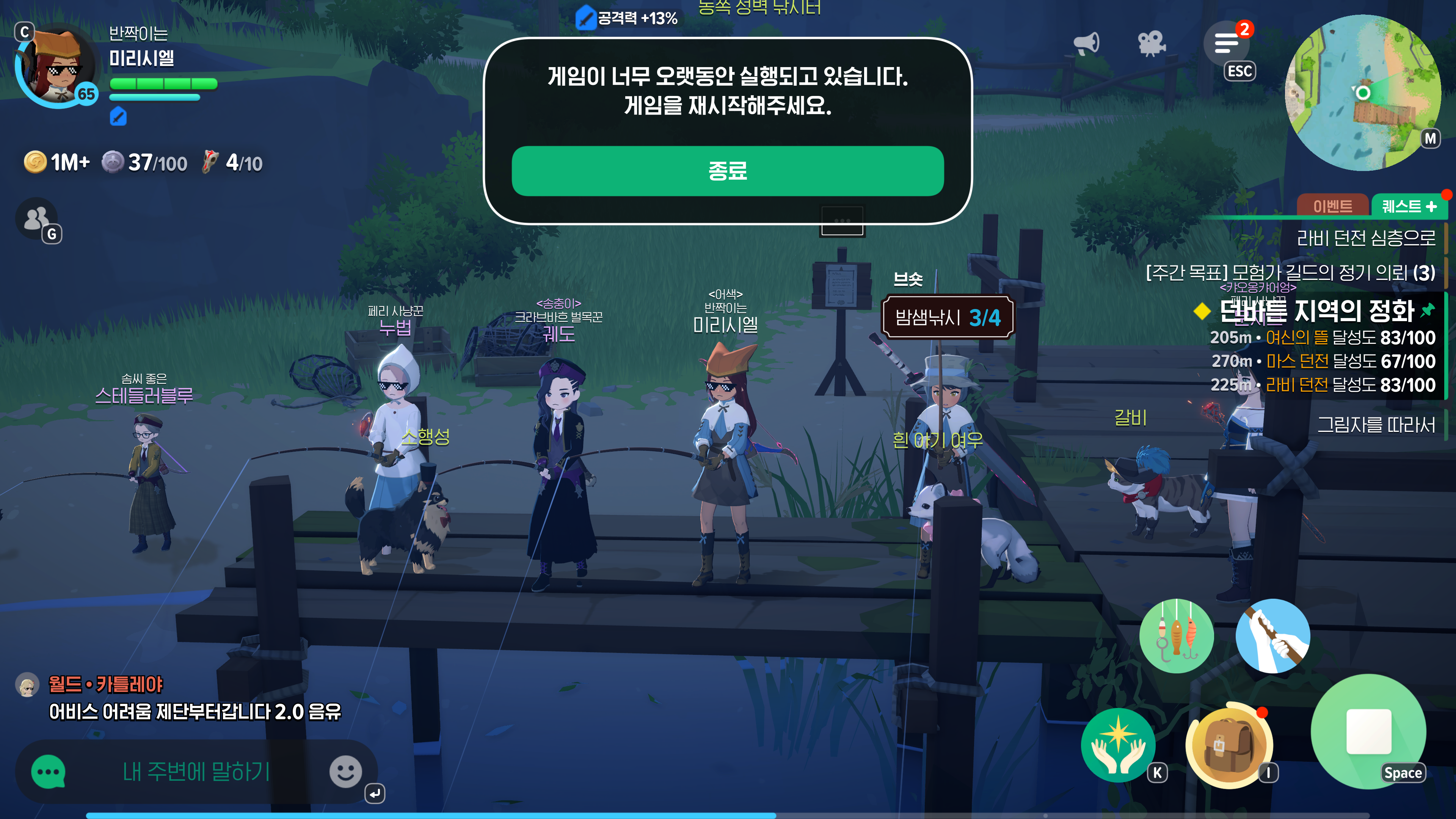Activate the video camera mode icon

(1151, 43)
